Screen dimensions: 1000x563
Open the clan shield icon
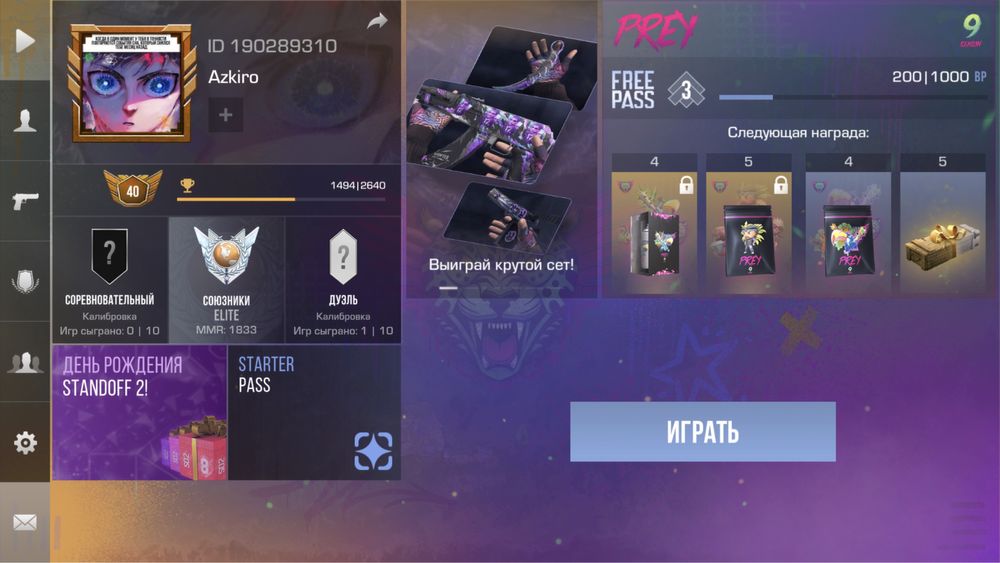[x=25, y=282]
